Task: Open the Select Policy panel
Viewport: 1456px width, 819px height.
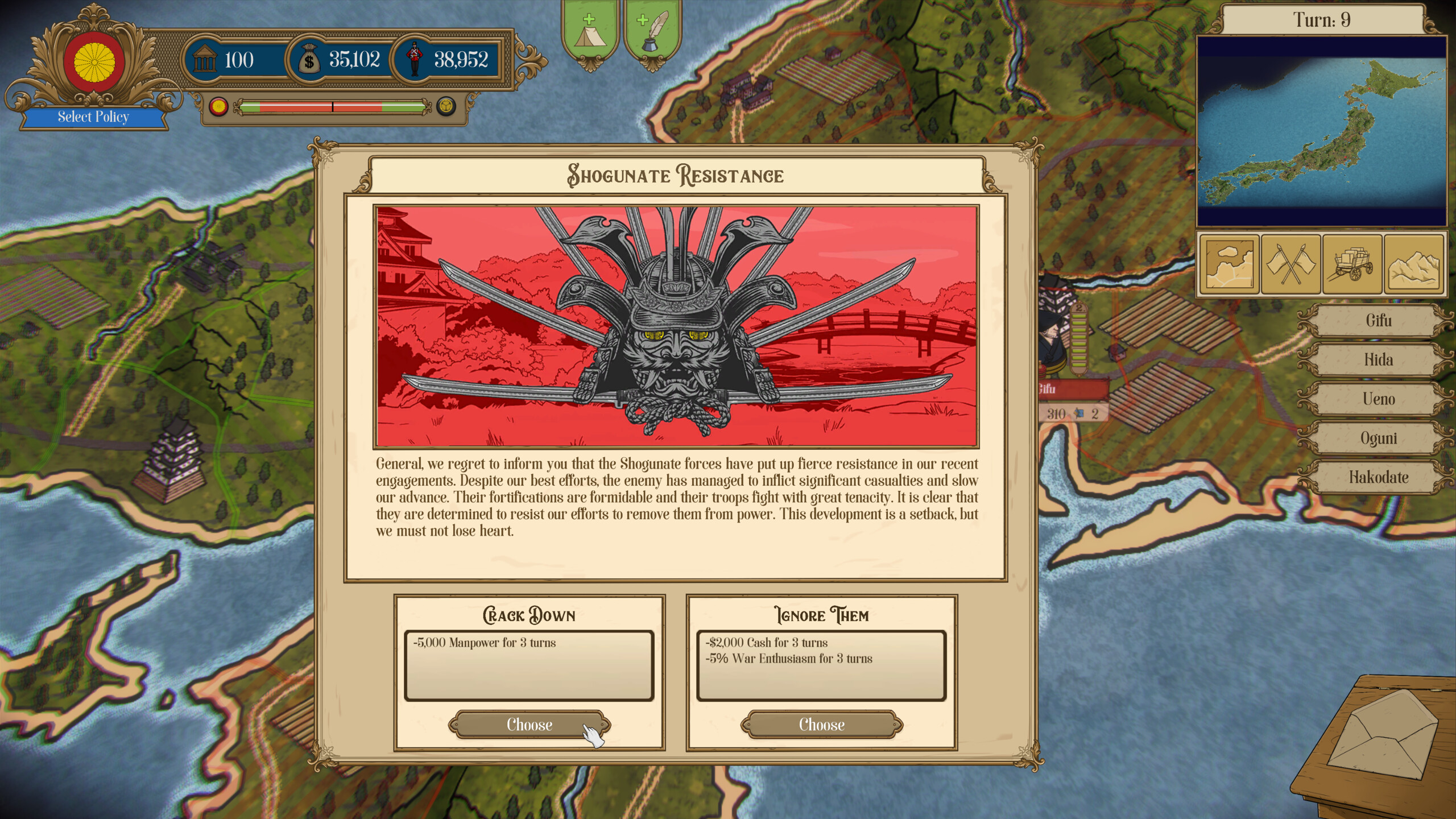Action: pos(93,118)
